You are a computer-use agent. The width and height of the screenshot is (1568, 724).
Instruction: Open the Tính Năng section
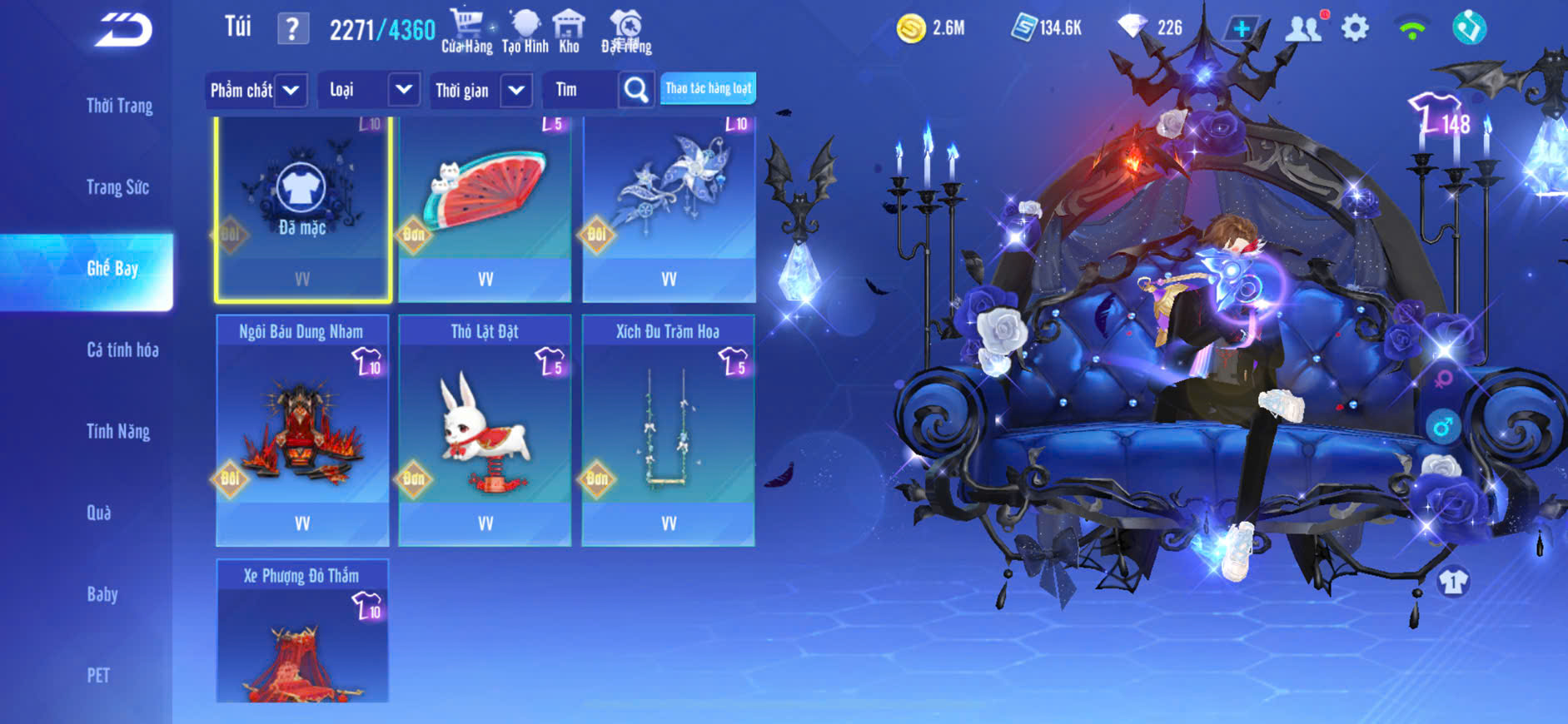118,431
